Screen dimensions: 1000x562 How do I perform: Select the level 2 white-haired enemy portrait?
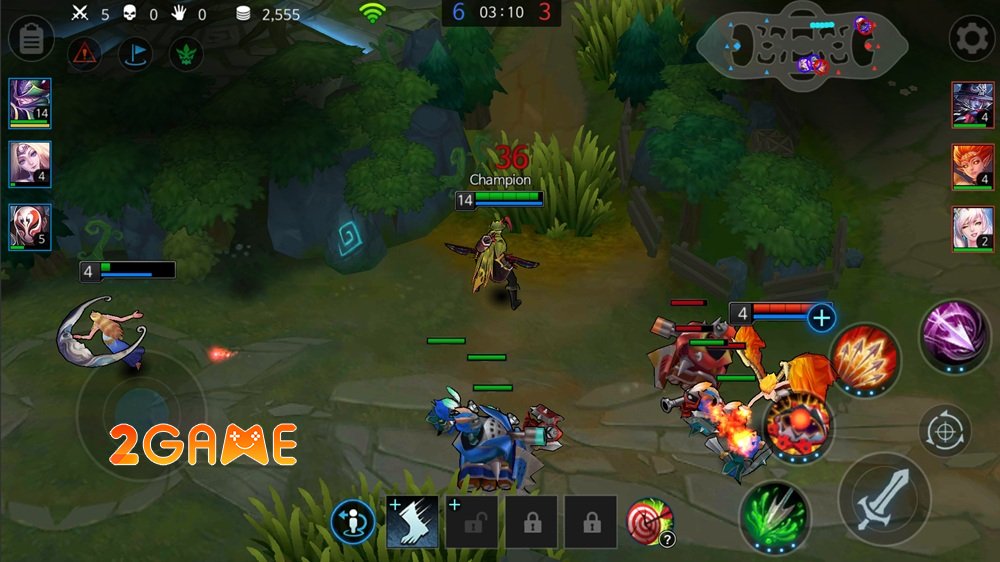point(972,229)
